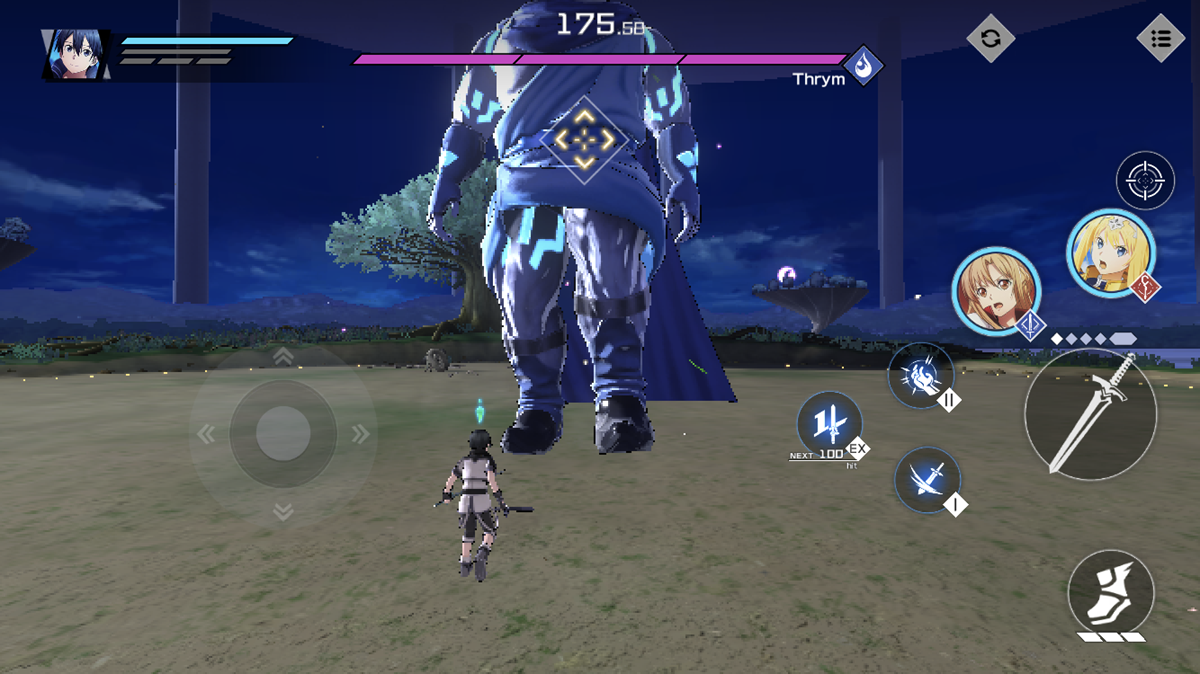Select the active character portrait
The width and height of the screenshot is (1200, 674).
pos(76,54)
